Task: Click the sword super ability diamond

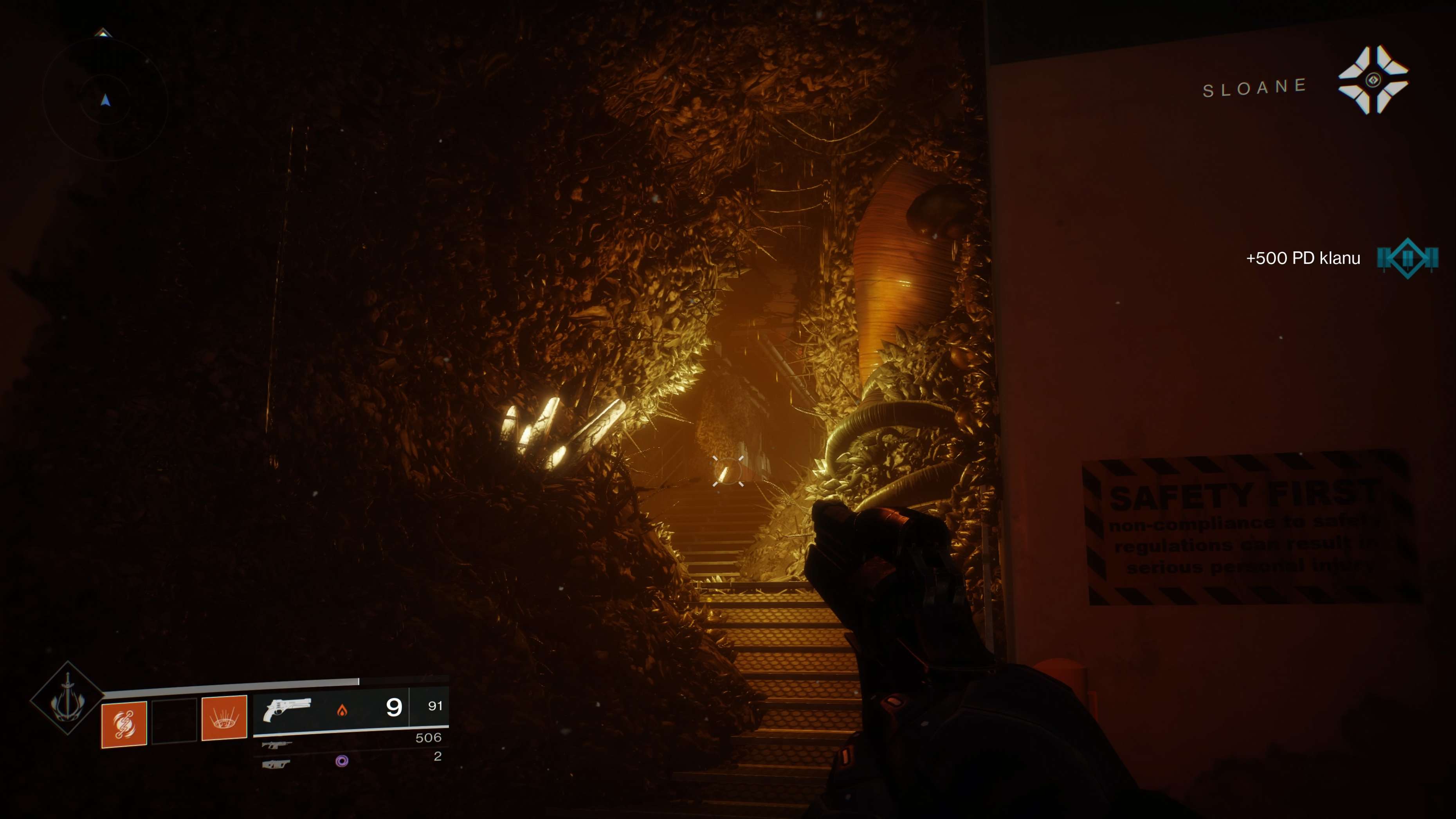Action: pyautogui.click(x=67, y=698)
